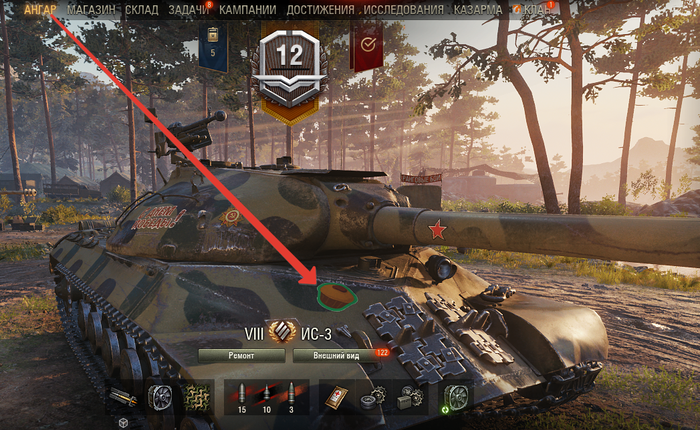Go to the Магазин tab
This screenshot has width=700, height=430.
pos(91,9)
